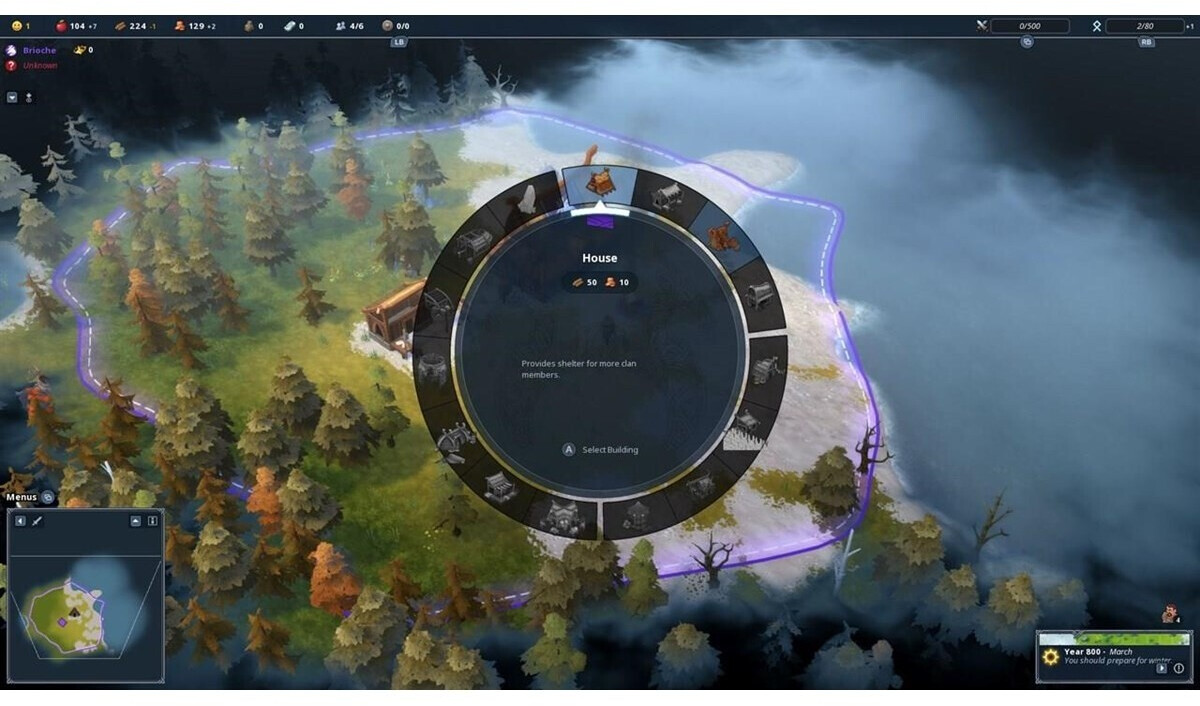
Task: Open the minimap panel
Action: 85,610
